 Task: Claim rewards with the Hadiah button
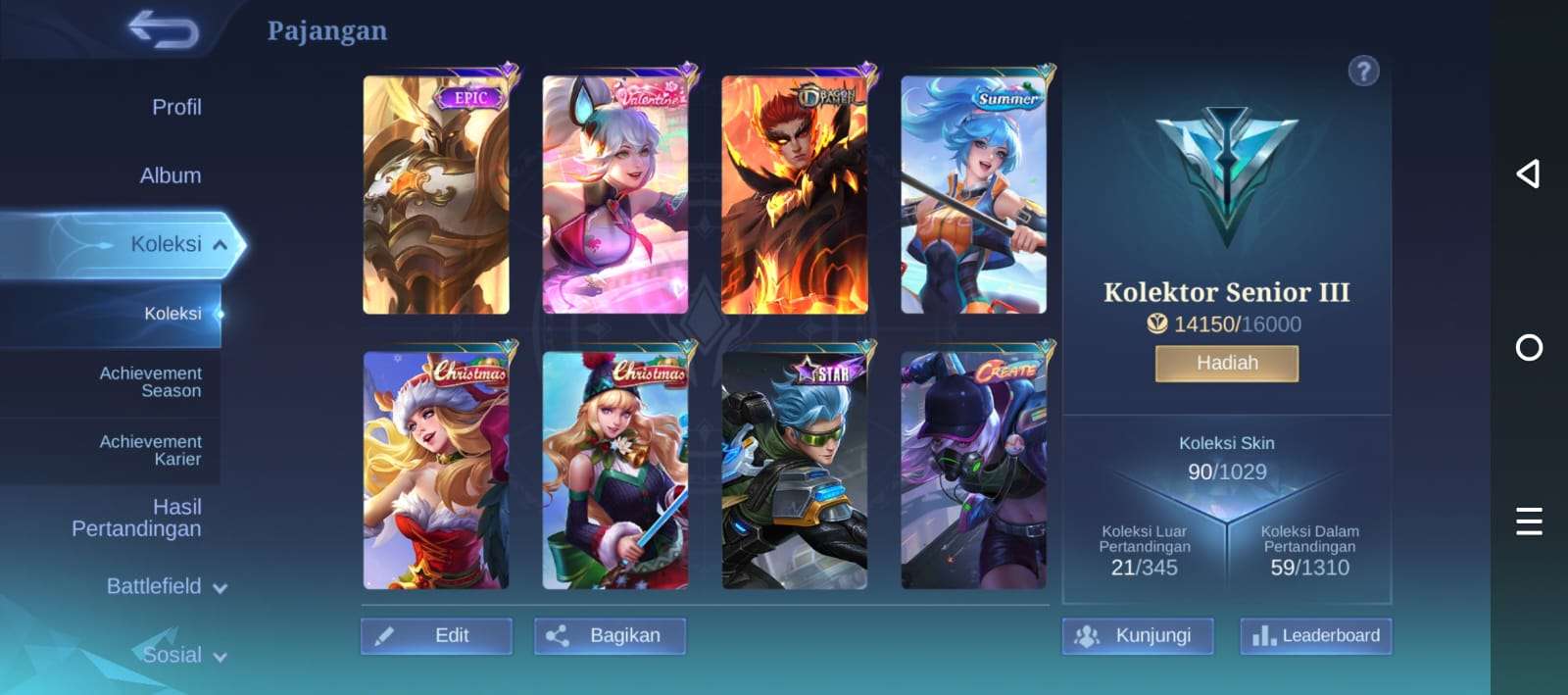[x=1226, y=363]
